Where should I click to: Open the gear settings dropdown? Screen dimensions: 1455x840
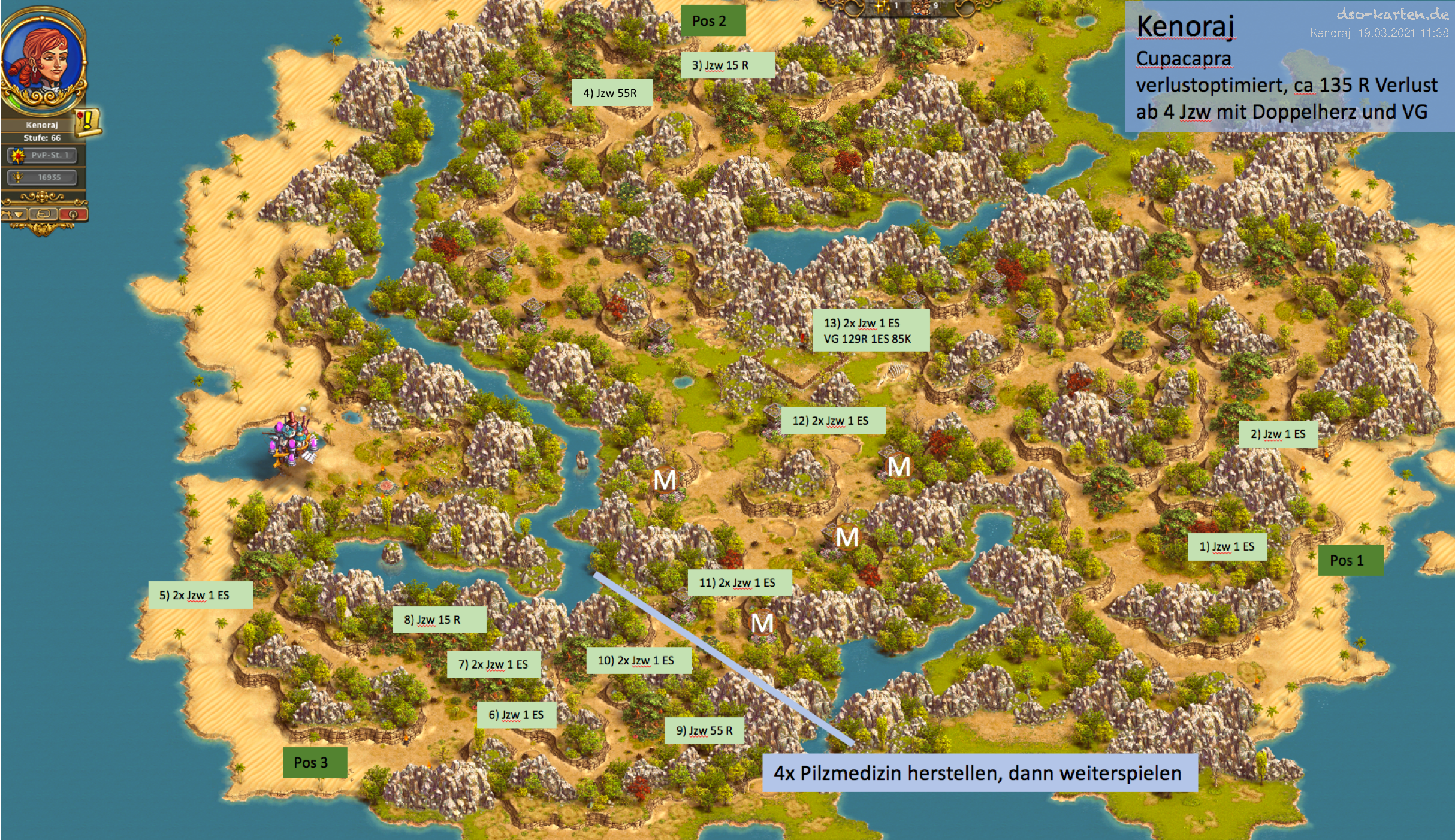click(x=13, y=214)
